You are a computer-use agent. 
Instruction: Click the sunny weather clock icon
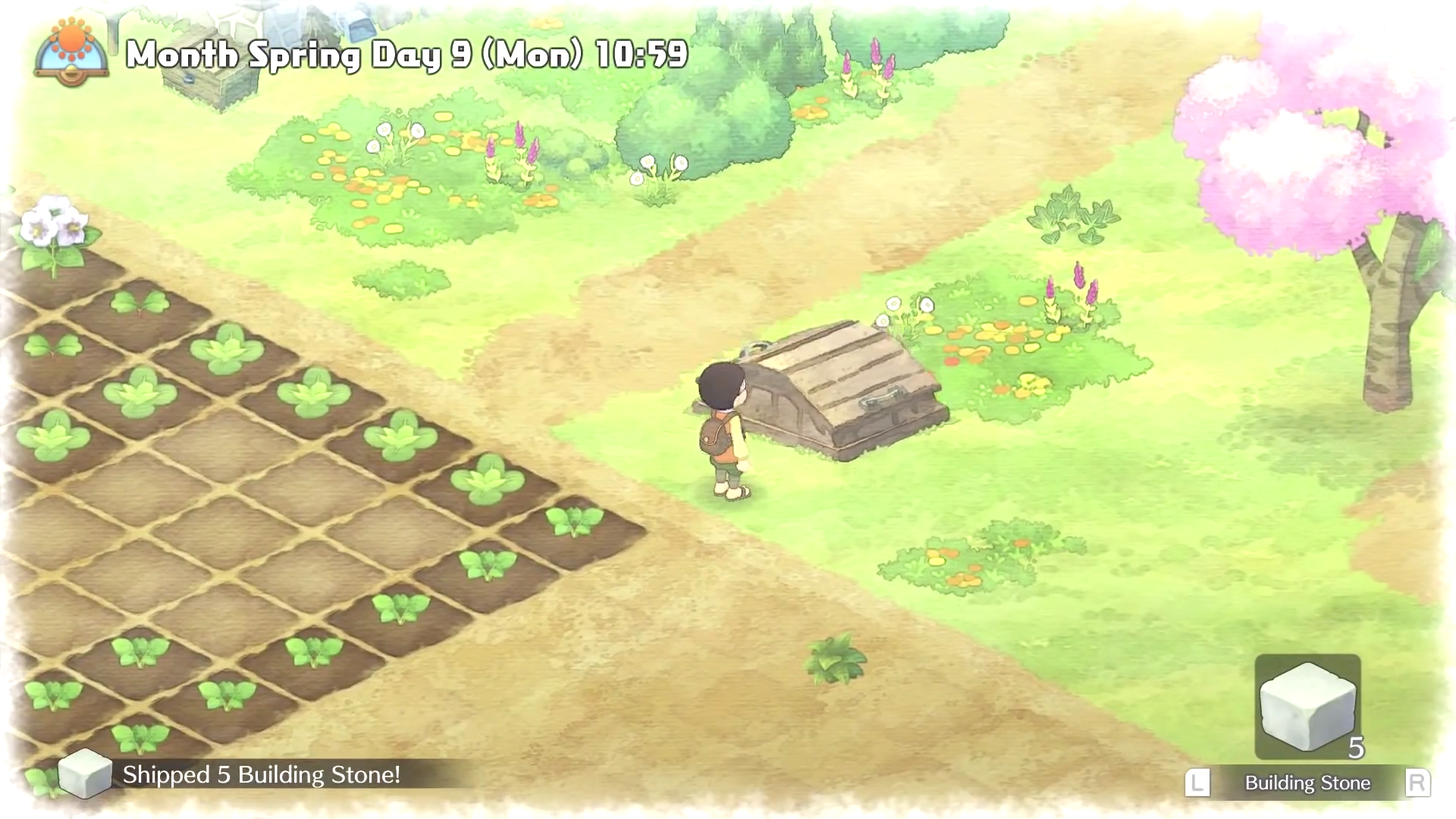[71, 51]
